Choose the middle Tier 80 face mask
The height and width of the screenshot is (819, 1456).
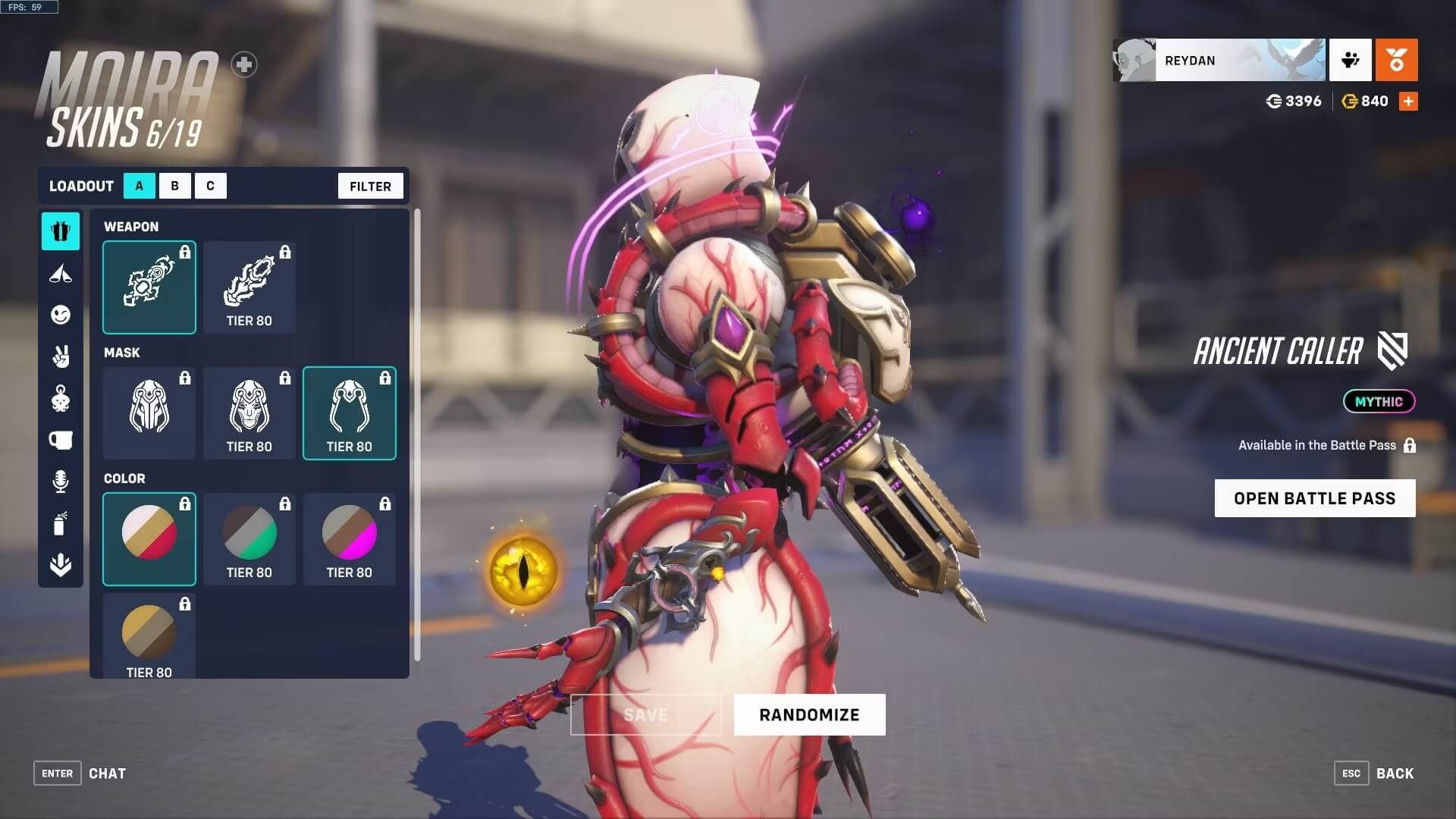(249, 413)
